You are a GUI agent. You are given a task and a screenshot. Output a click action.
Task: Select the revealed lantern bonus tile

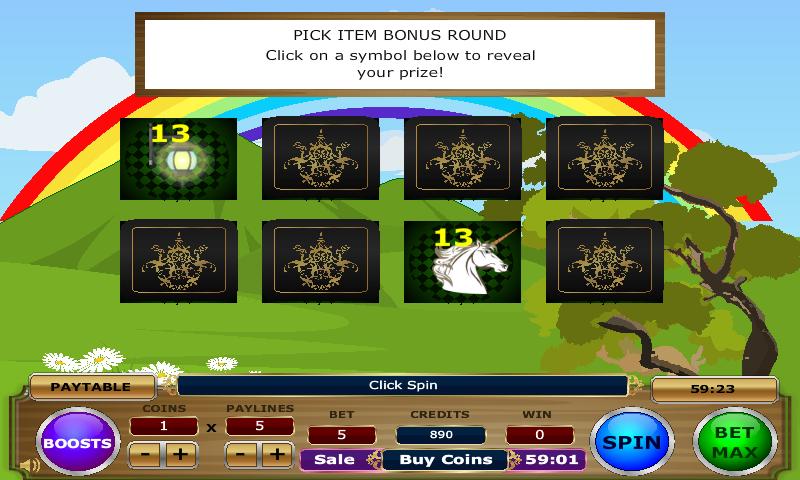pyautogui.click(x=178, y=159)
